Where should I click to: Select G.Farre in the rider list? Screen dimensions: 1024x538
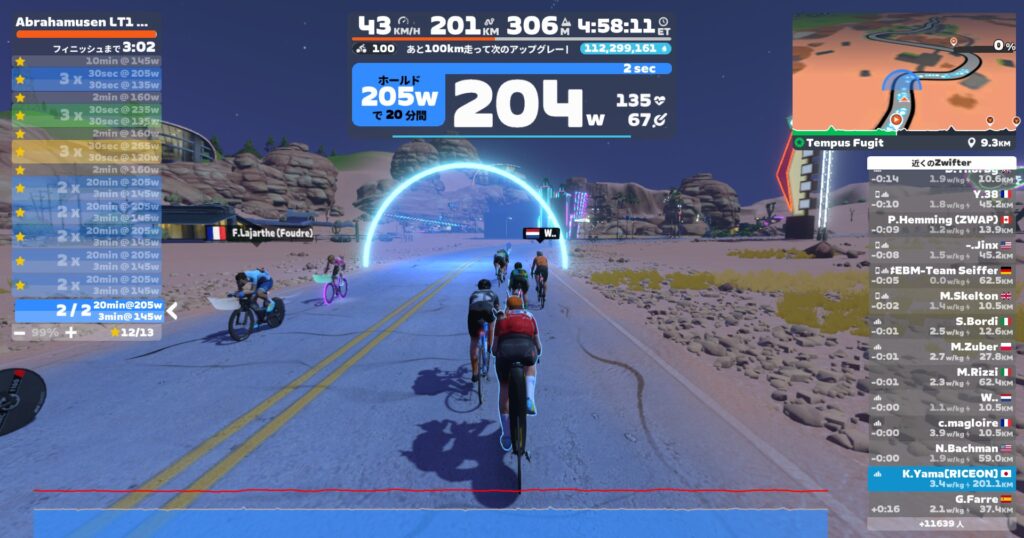(941, 503)
